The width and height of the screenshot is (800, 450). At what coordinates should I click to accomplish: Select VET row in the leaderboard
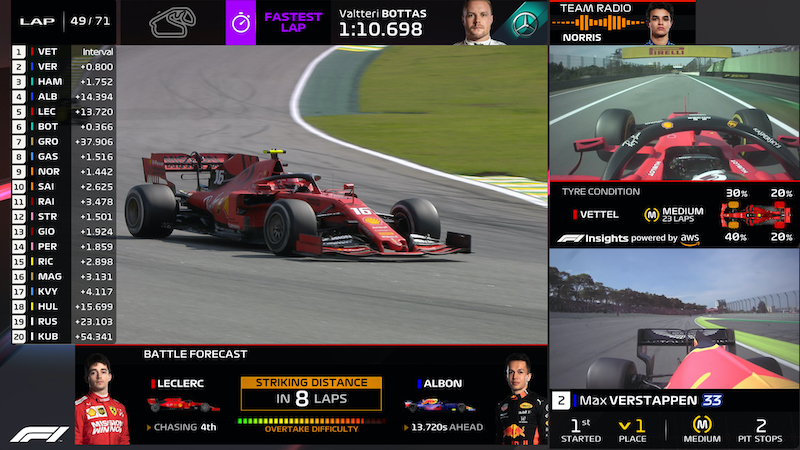tap(63, 51)
